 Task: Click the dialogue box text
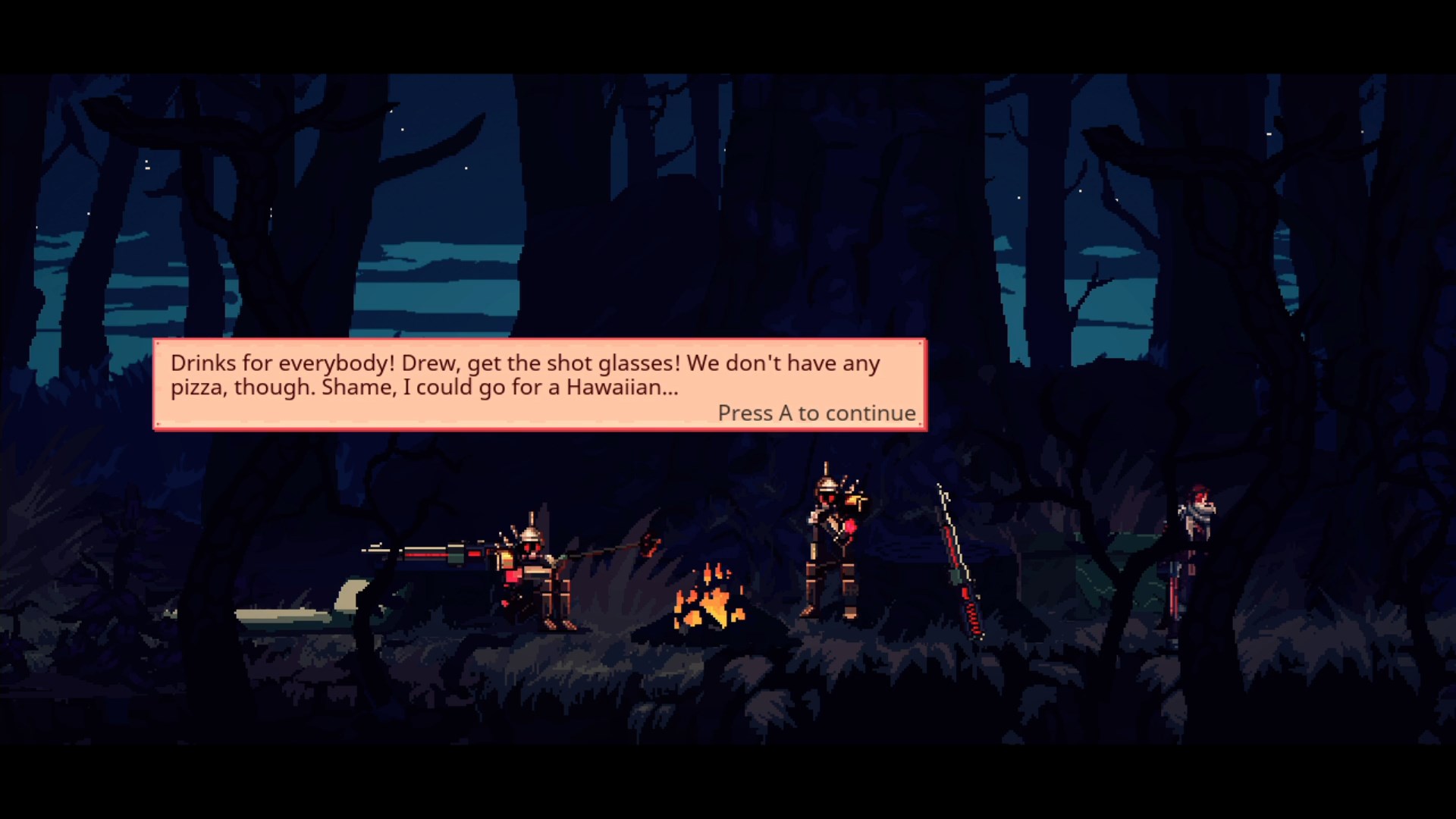[526, 376]
